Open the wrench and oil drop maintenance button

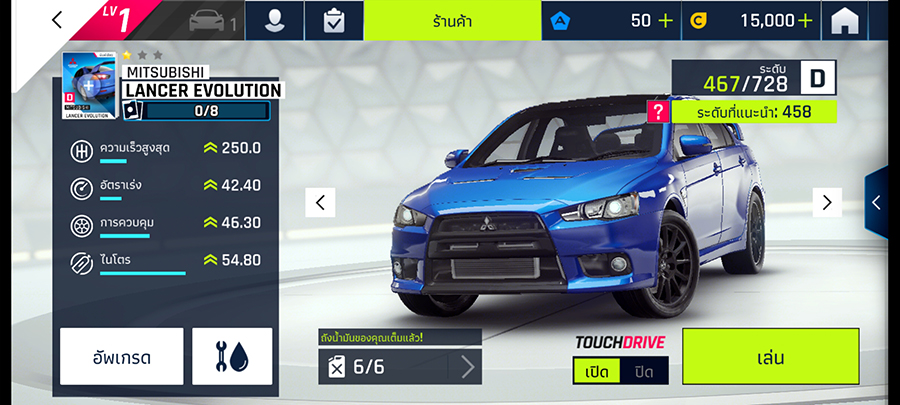(232, 356)
